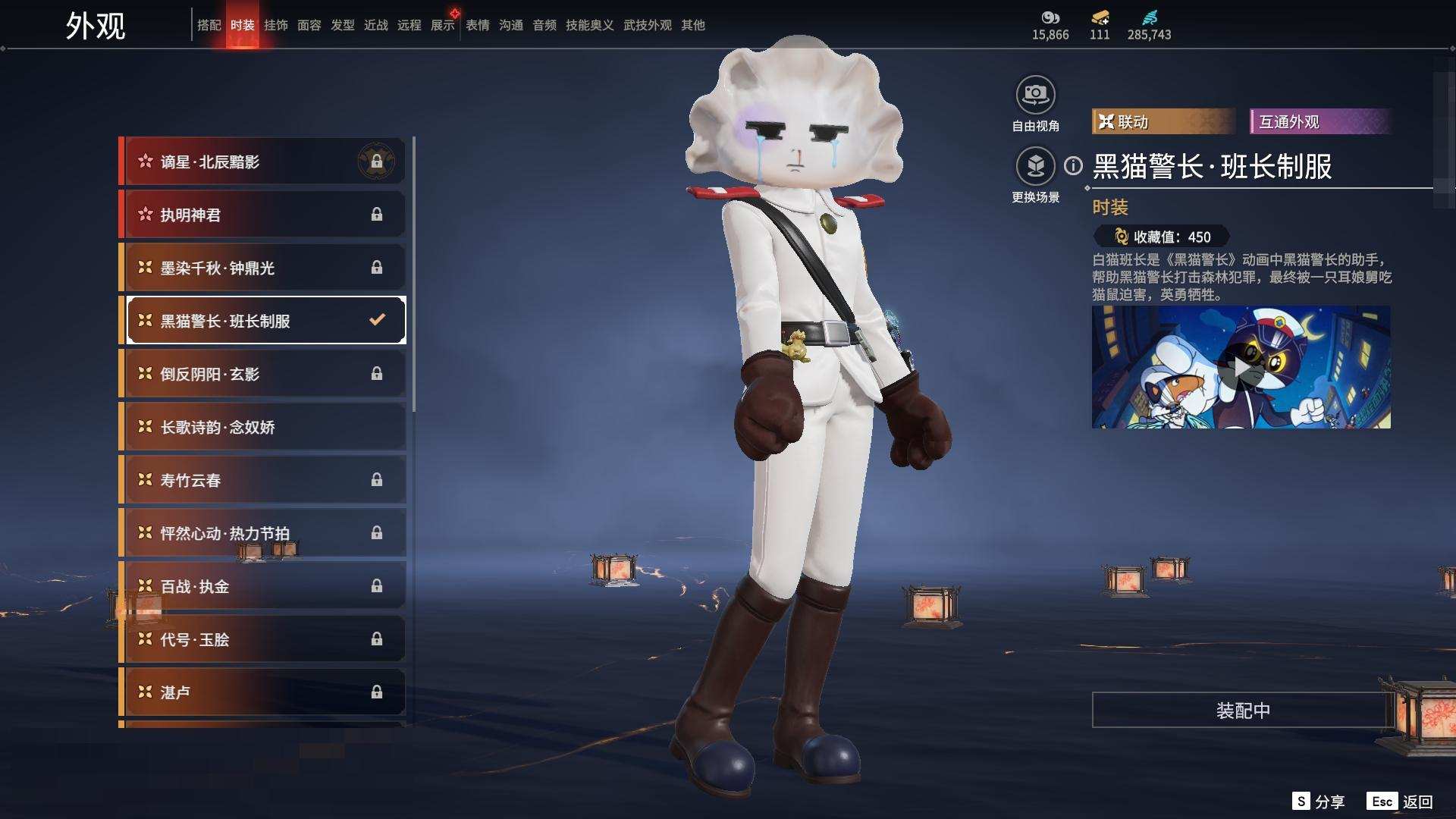Open the 武技外观 tab
1456x819 pixels.
click(647, 25)
